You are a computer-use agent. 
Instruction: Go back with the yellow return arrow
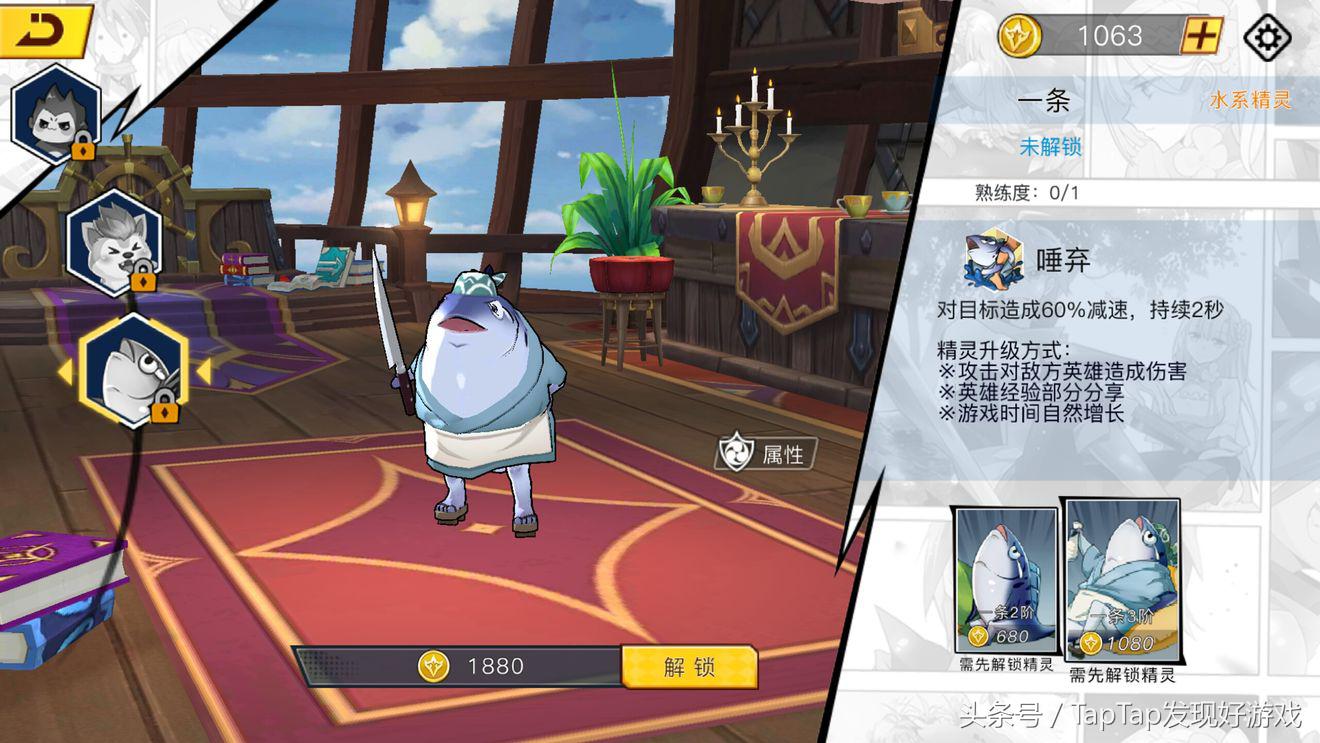click(45, 31)
